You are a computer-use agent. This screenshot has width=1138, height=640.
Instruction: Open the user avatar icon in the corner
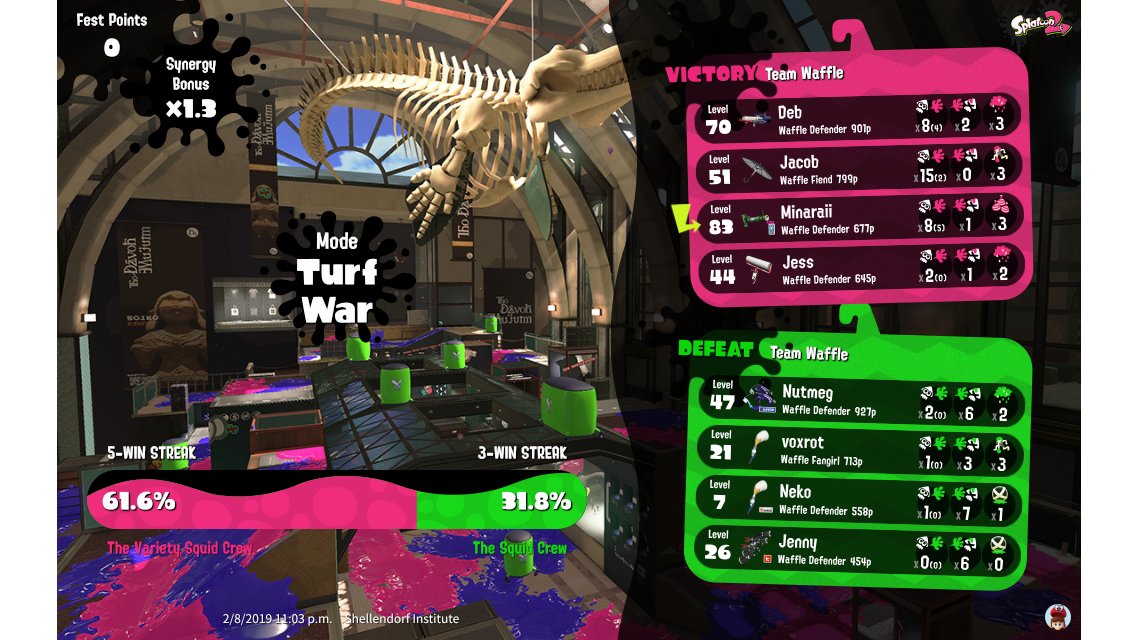tap(1057, 615)
